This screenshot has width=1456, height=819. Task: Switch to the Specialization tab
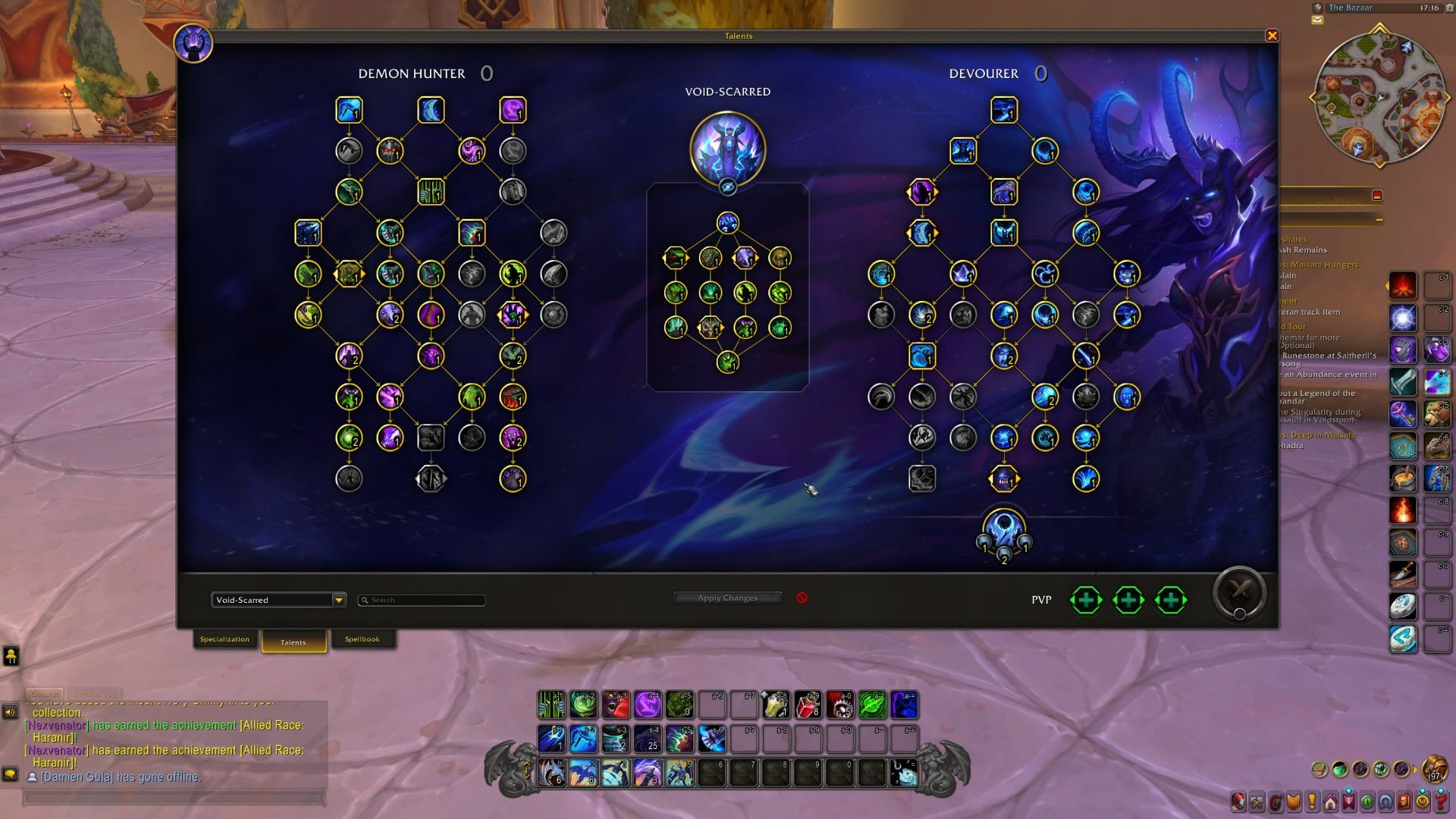(225, 639)
